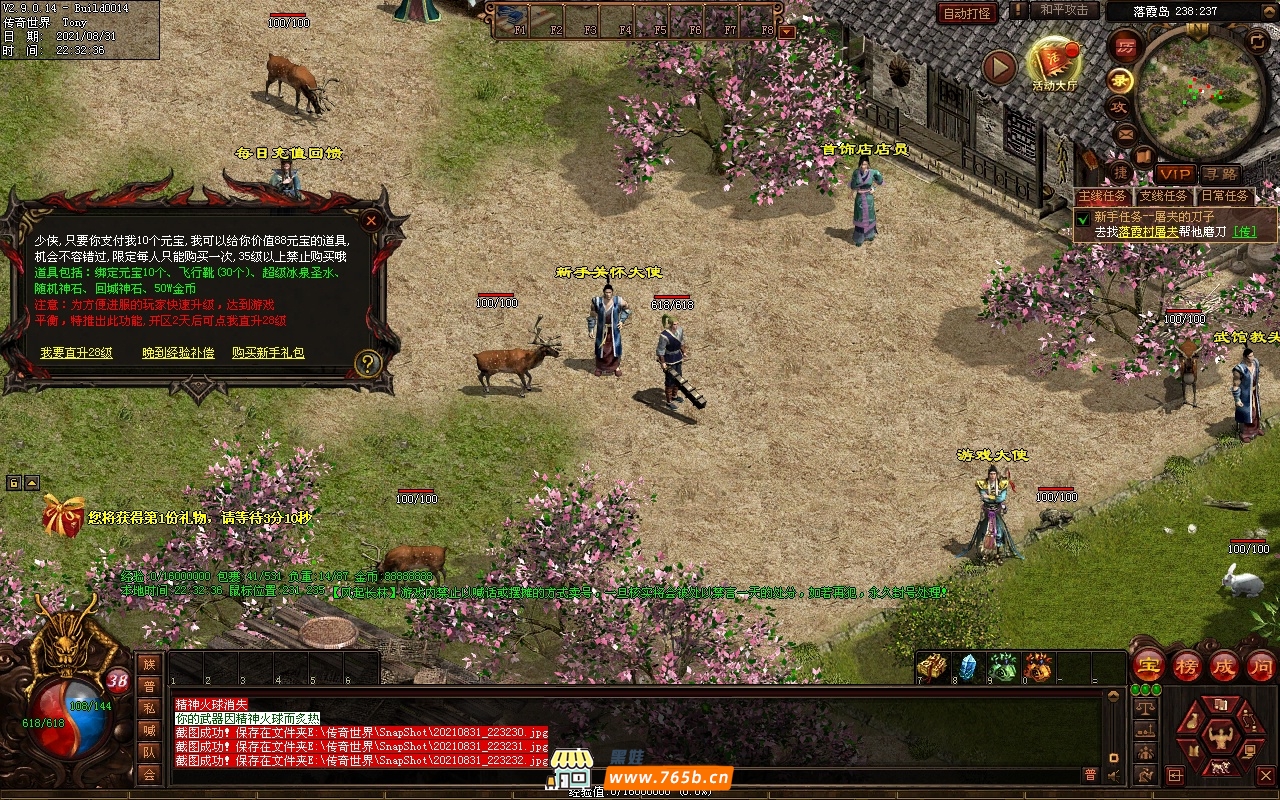Teleport via the green 传 quest link
The image size is (1280, 800).
point(1244,232)
